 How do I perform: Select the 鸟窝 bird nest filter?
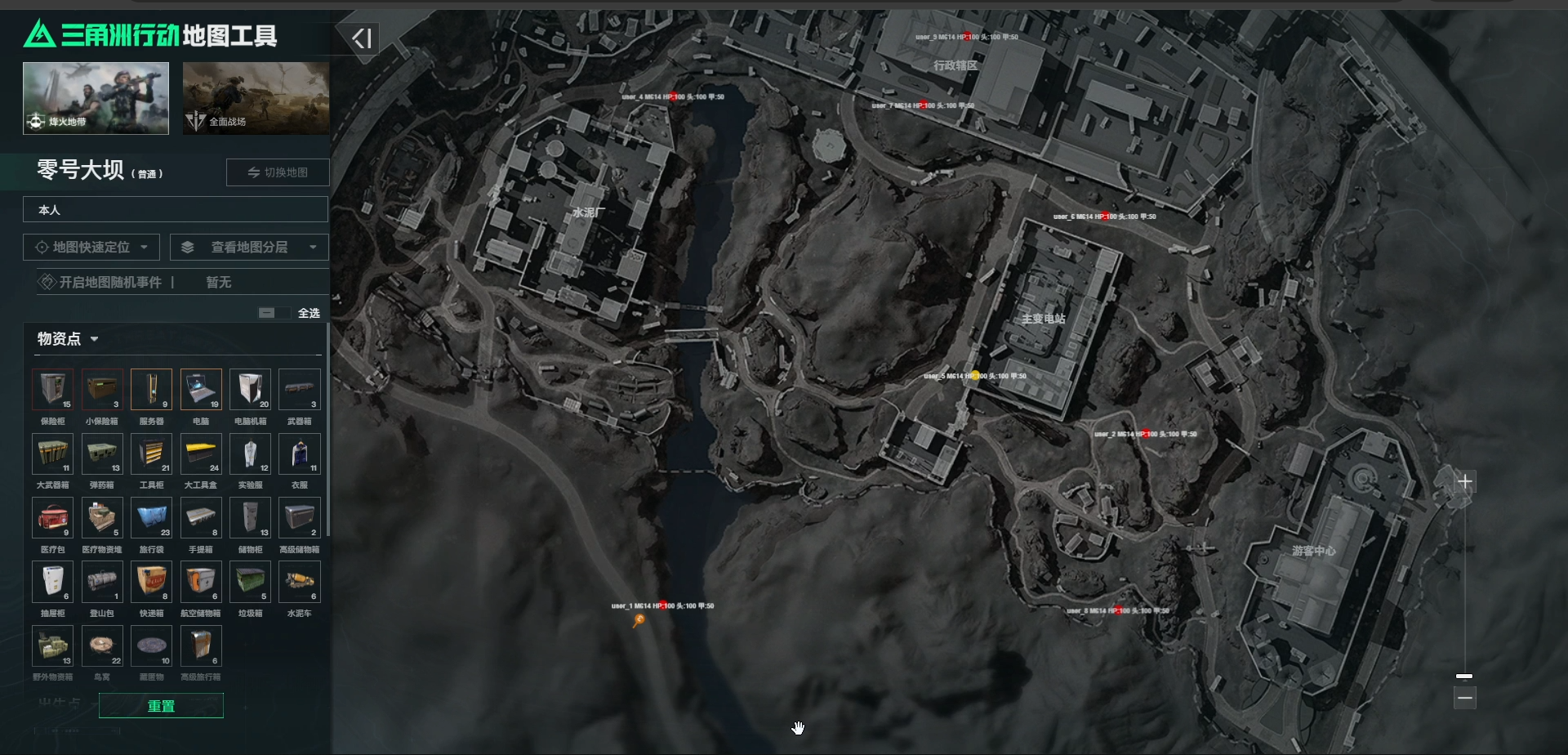point(102,646)
